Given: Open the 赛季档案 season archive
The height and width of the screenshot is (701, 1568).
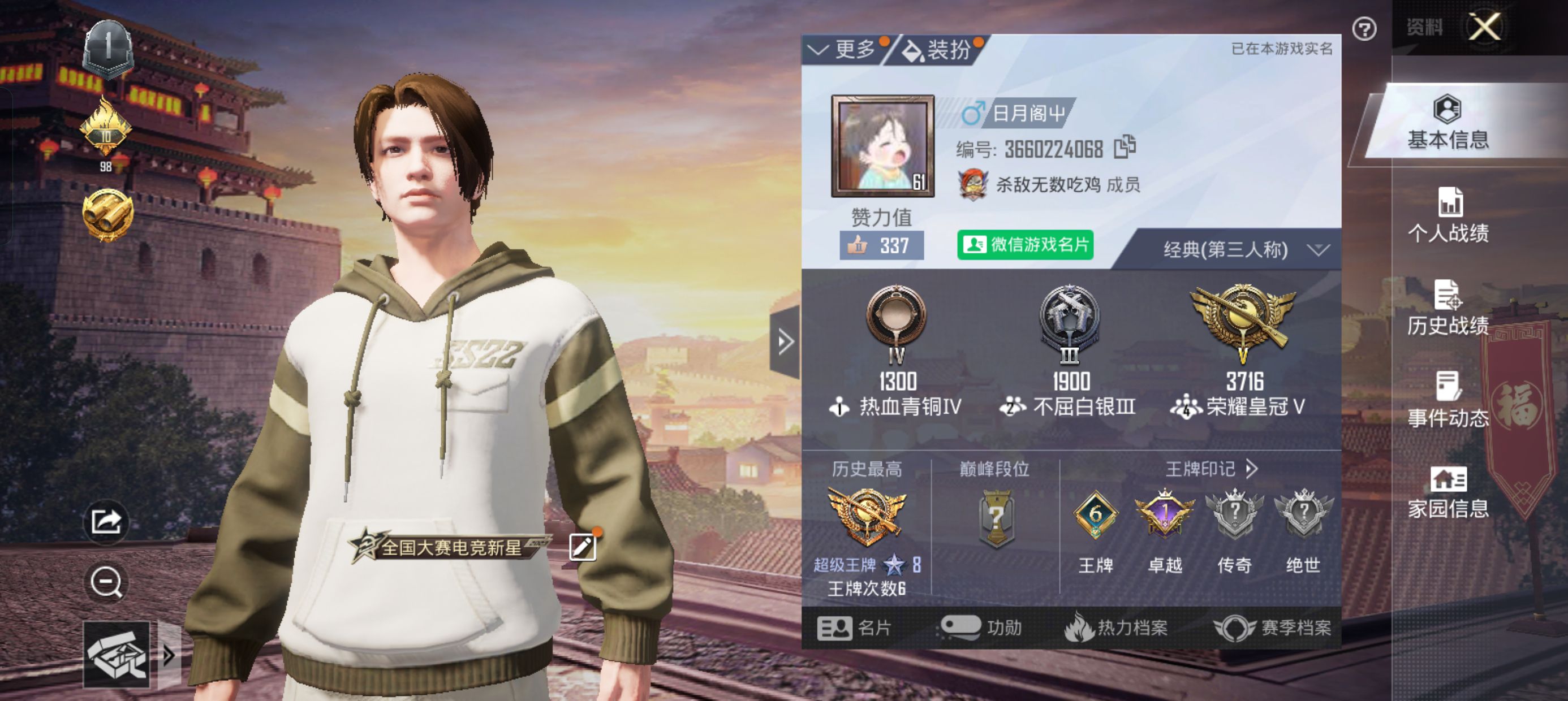Looking at the screenshot, I should pyautogui.click(x=1273, y=628).
